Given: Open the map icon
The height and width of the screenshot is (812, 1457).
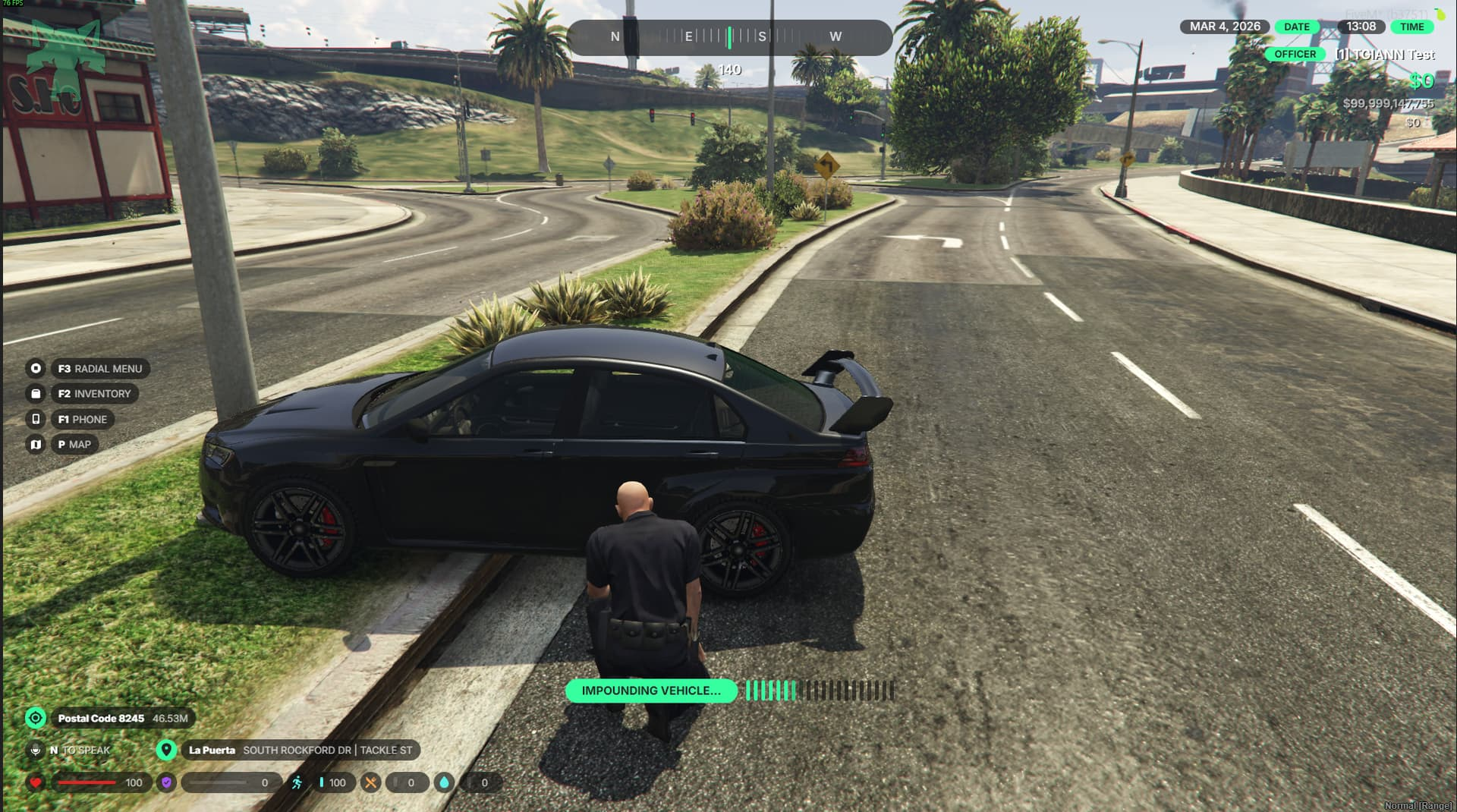Looking at the screenshot, I should pos(36,445).
